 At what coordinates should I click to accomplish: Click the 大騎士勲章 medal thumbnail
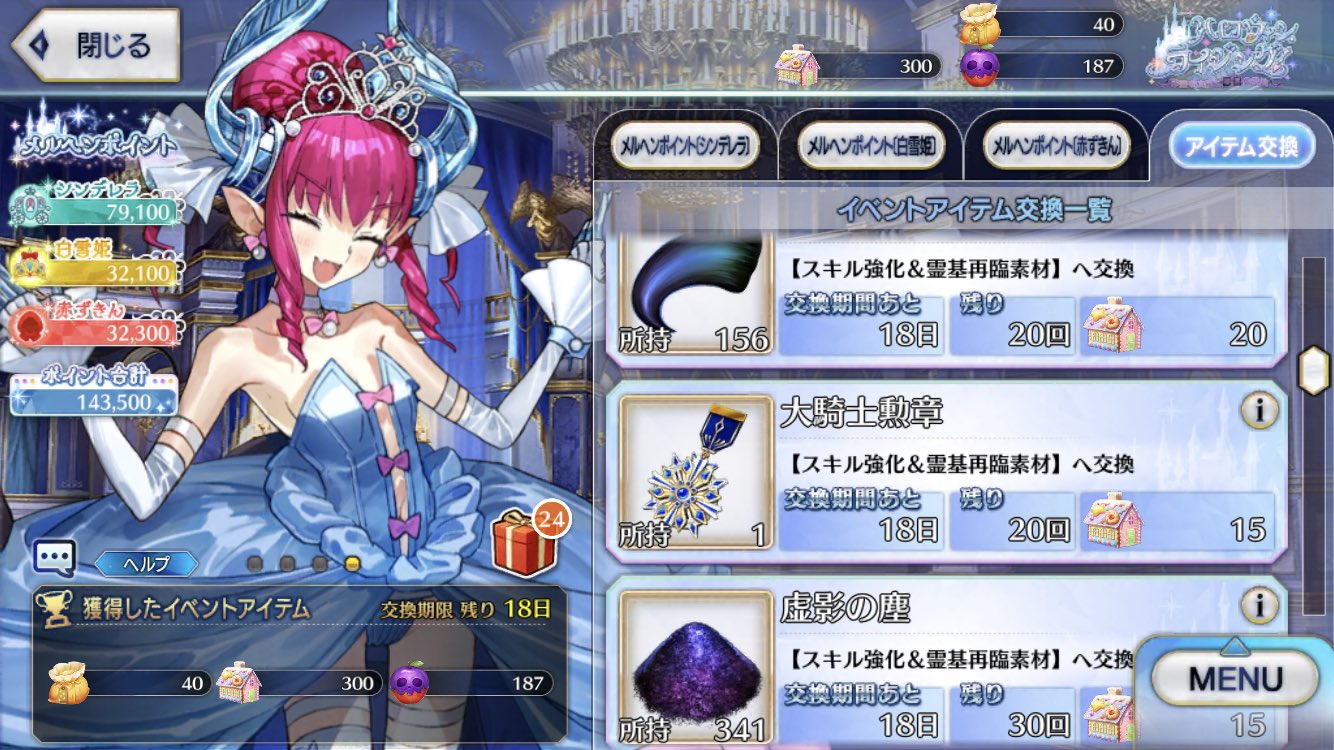pos(695,474)
